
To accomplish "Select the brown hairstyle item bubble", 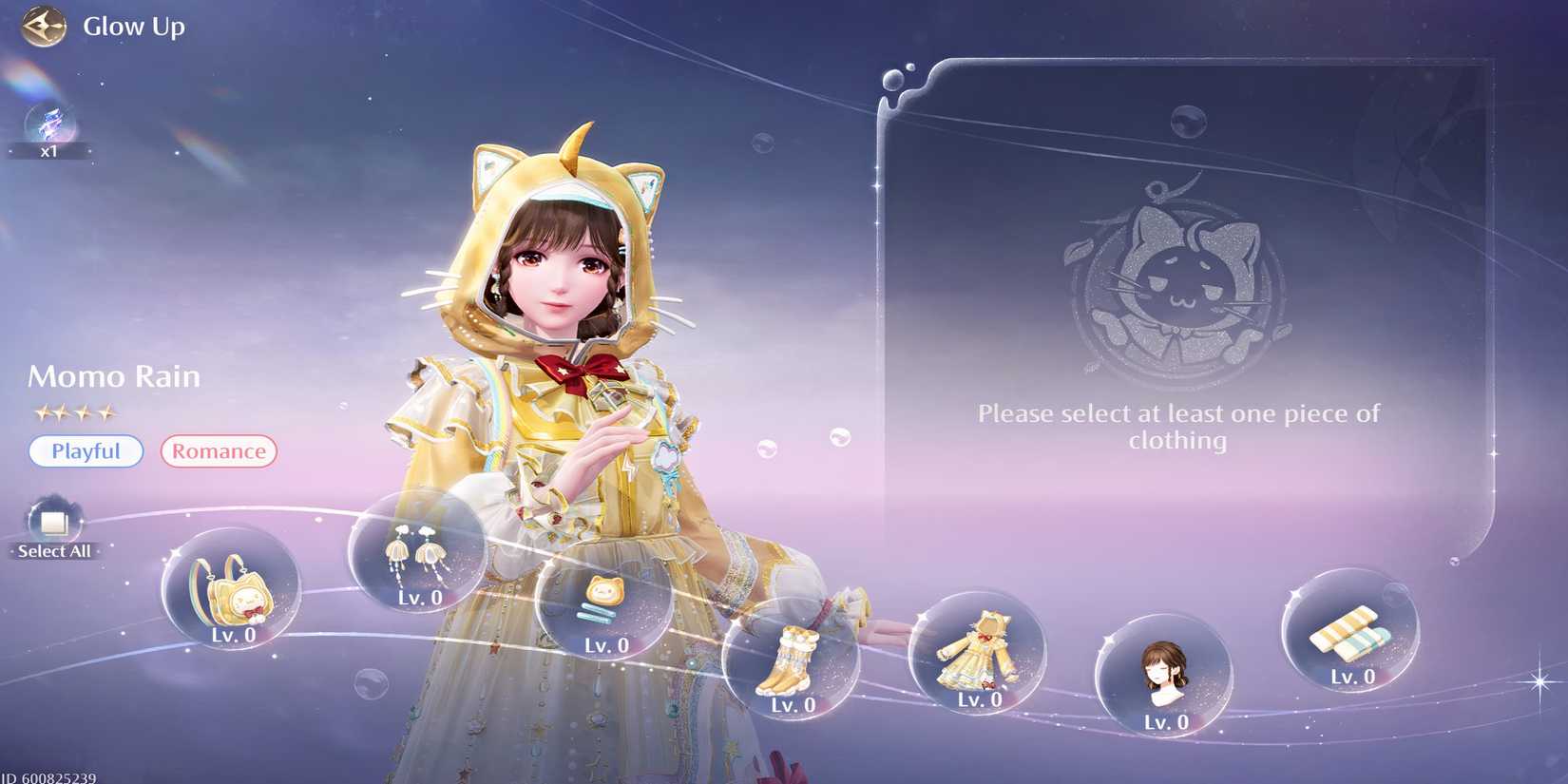I will (x=1164, y=678).
